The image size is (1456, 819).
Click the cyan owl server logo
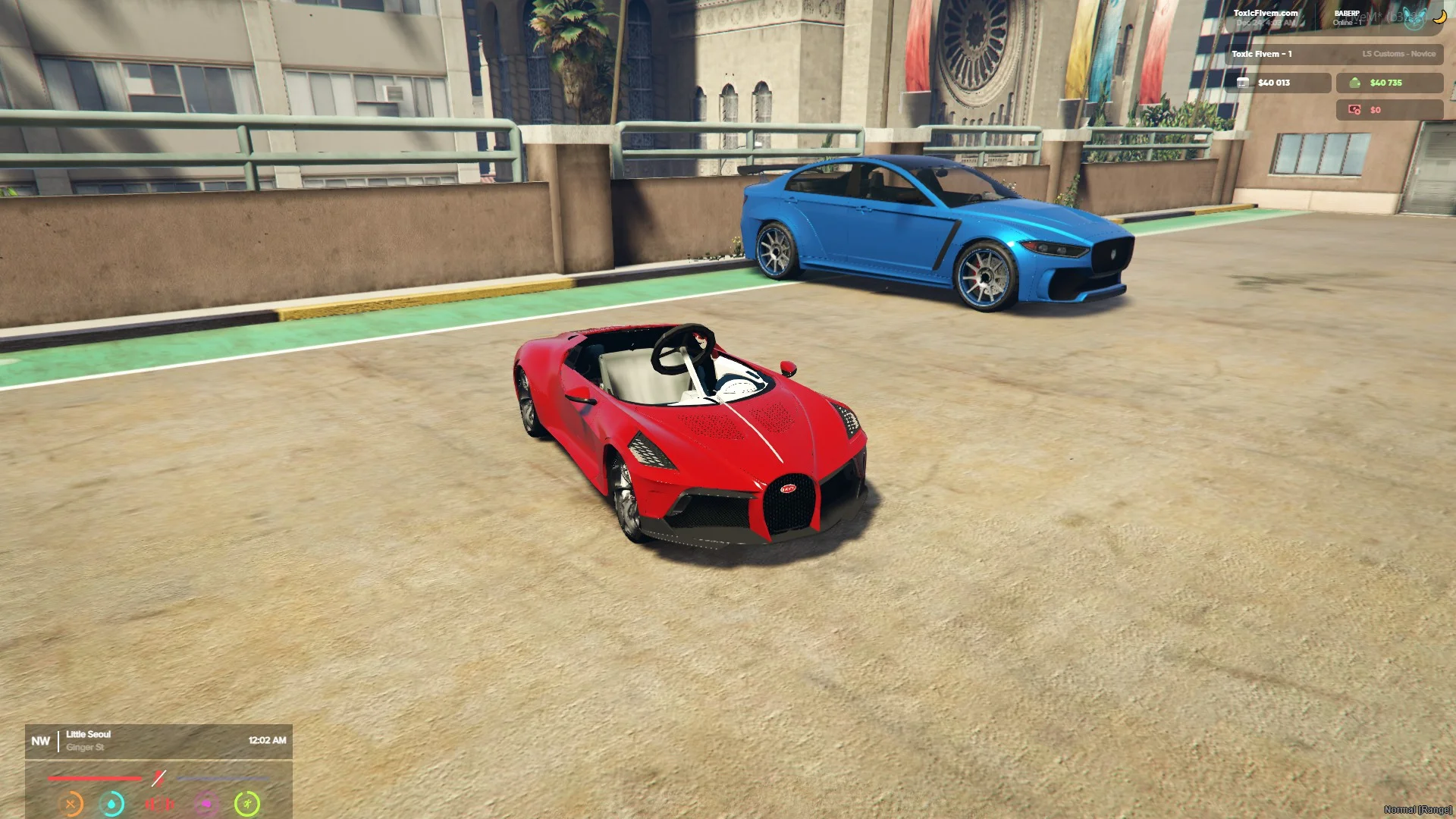(1413, 20)
